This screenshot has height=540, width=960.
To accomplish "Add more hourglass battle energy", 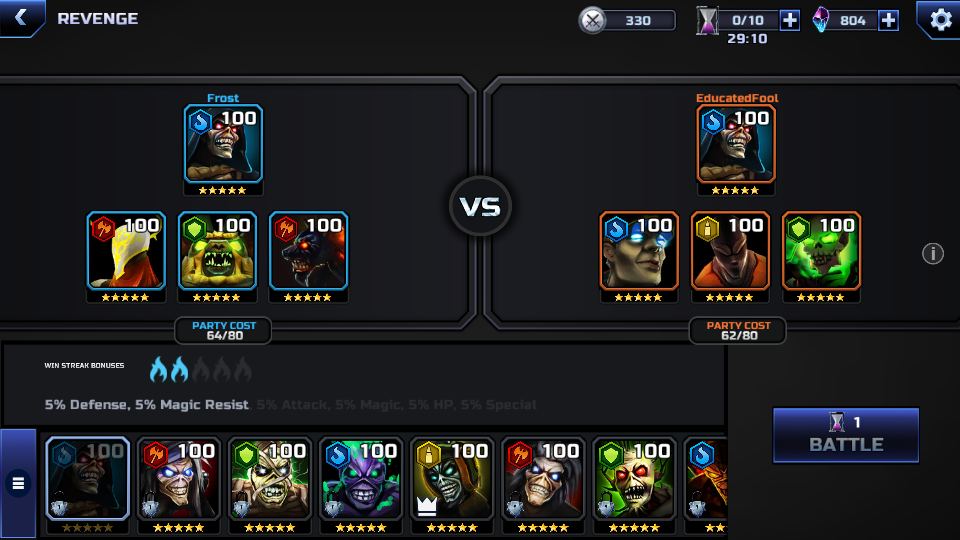I will click(790, 20).
